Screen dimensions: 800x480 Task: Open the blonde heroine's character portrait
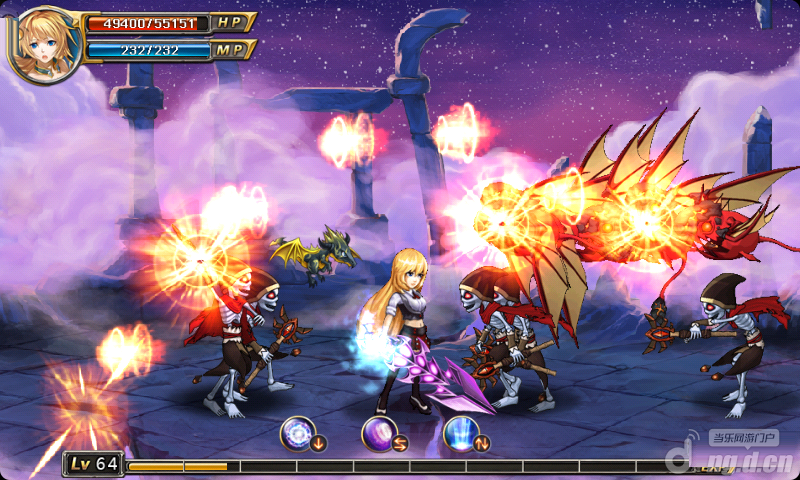tap(42, 43)
